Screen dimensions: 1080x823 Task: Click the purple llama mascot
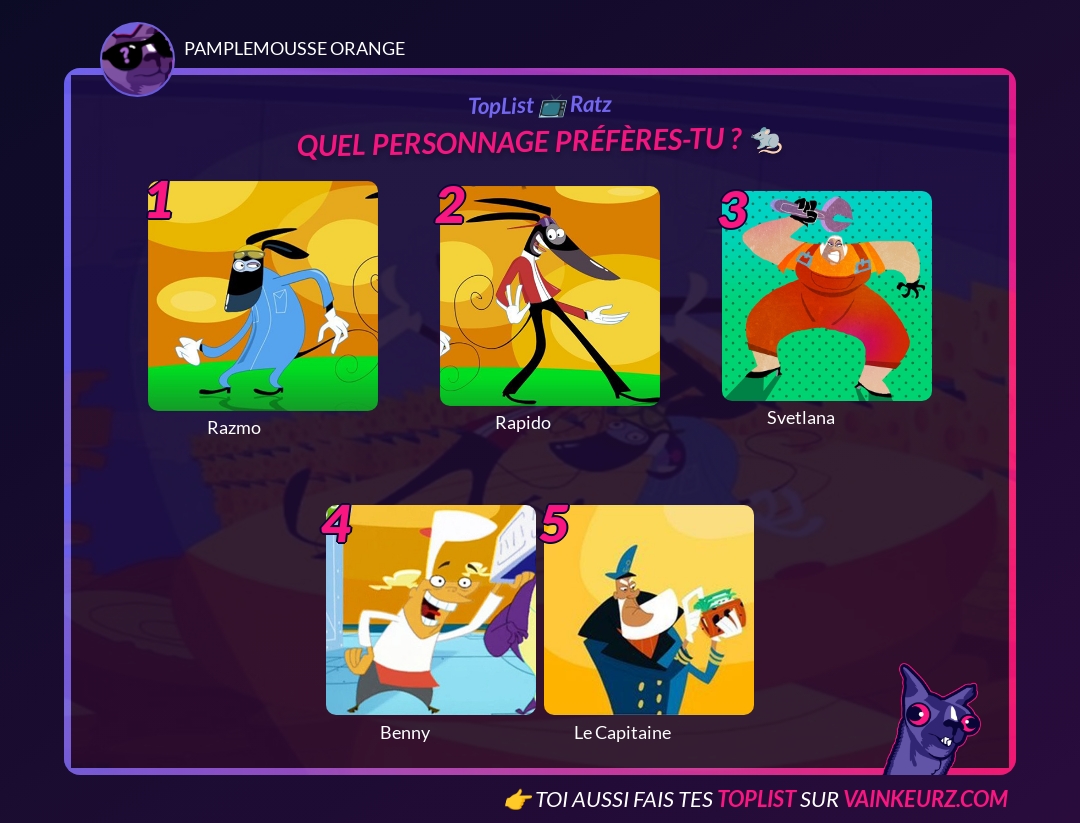pos(931,724)
